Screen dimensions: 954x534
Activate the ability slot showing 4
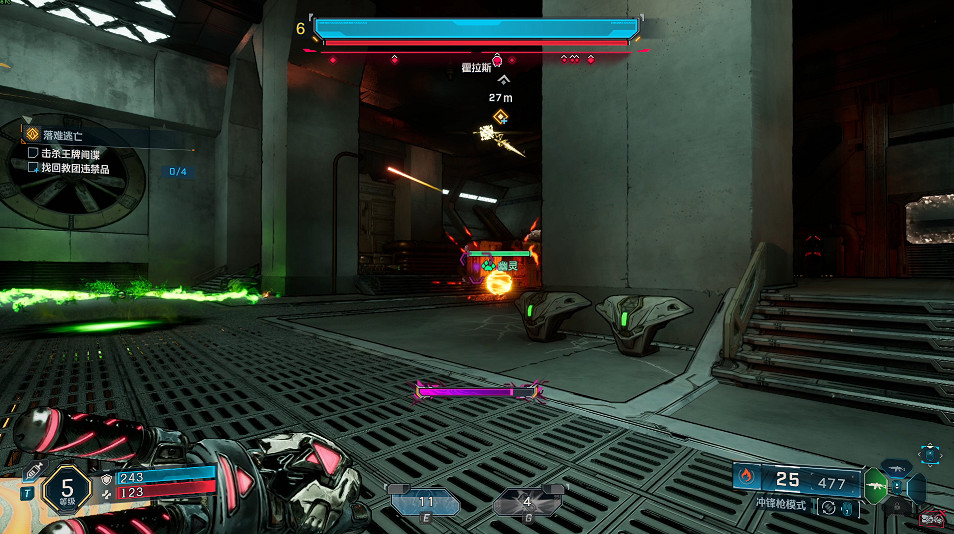[x=527, y=503]
